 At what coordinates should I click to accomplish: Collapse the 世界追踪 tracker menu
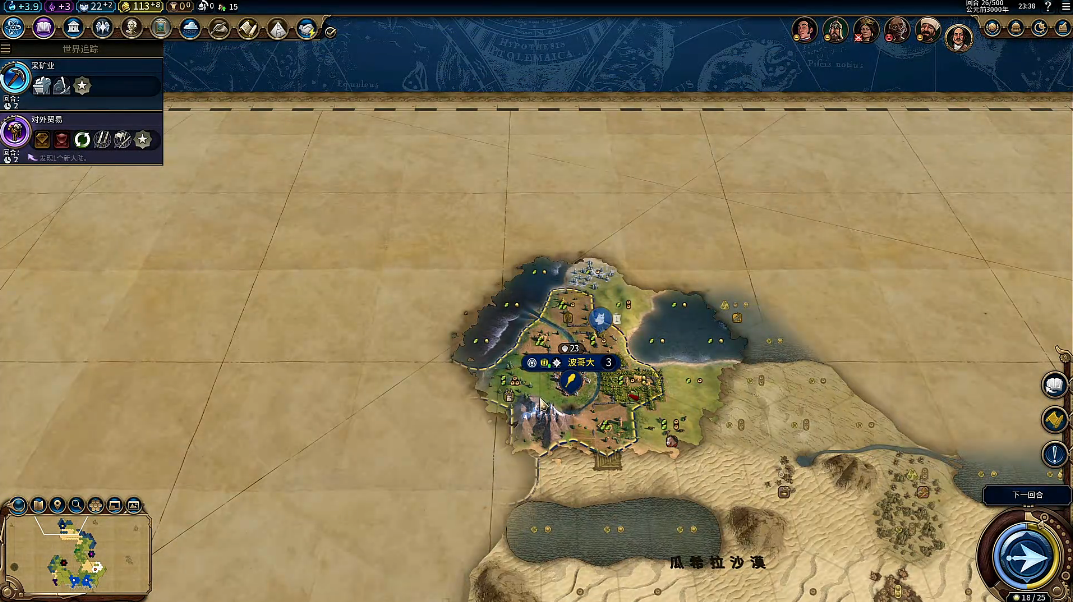(7, 48)
